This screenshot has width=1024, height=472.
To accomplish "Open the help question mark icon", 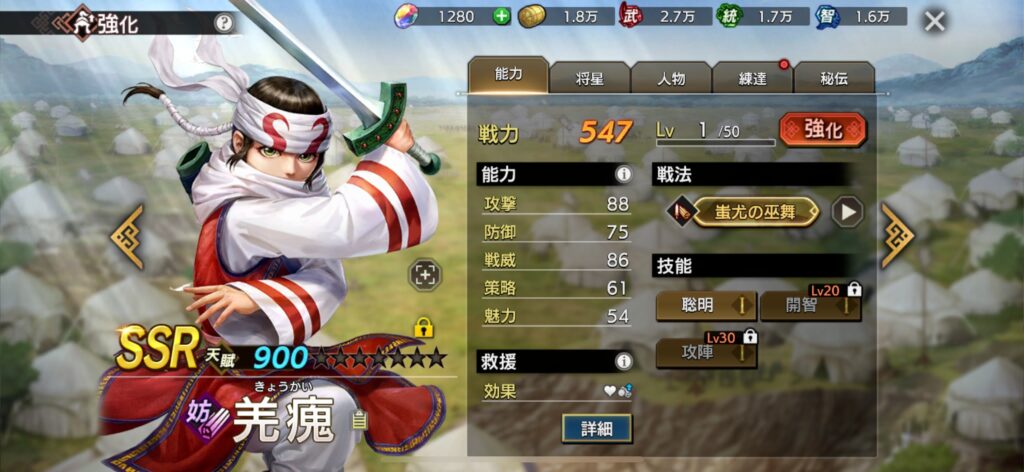I will tap(223, 22).
